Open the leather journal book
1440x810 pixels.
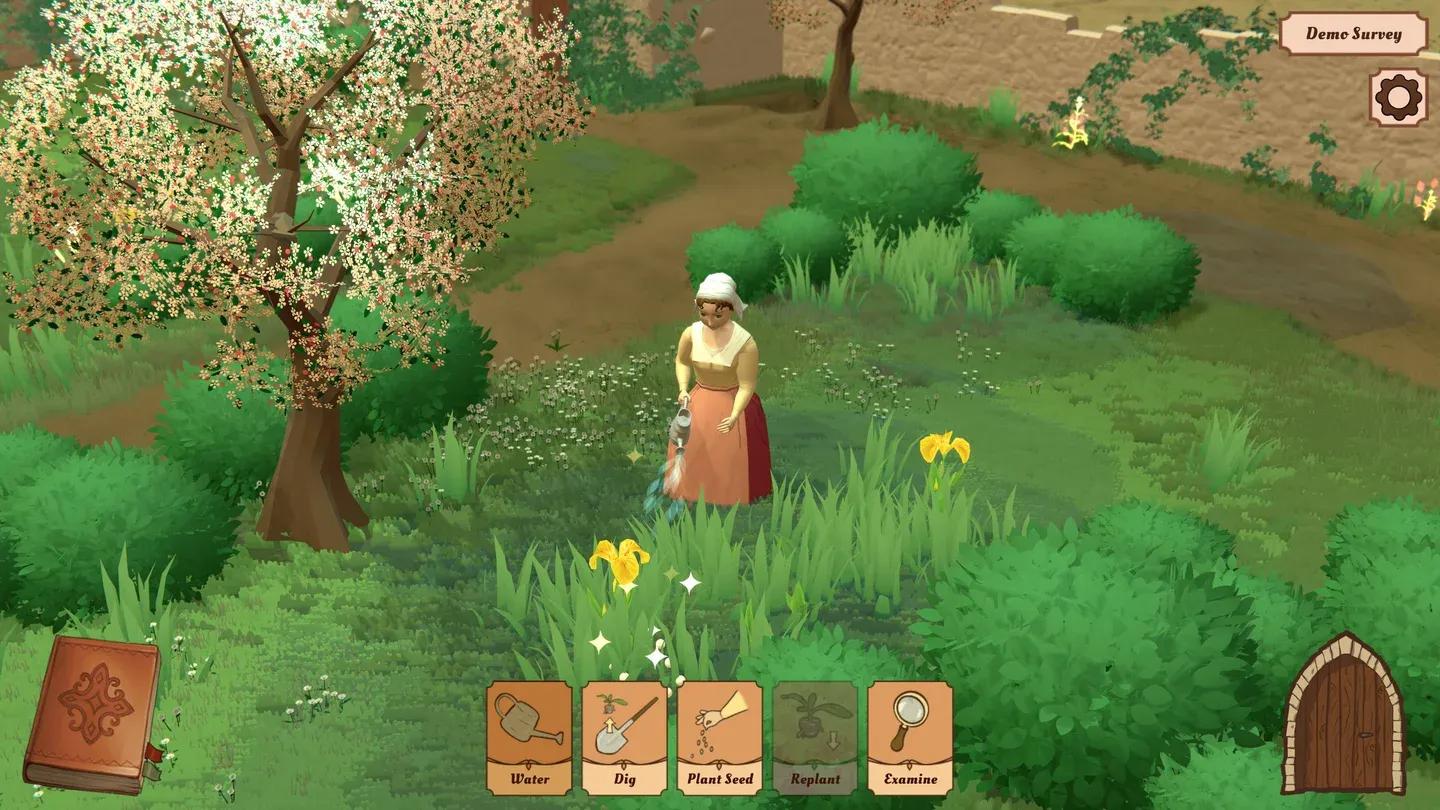coord(92,714)
